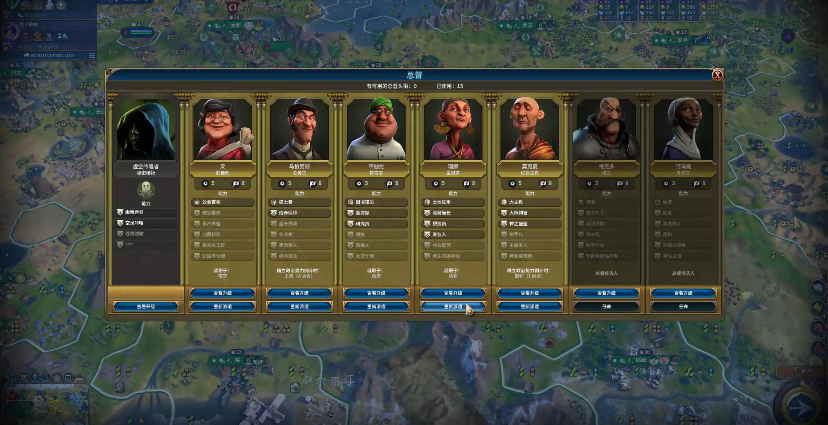The width and height of the screenshot is (828, 425).
Task: Reassign governor Liang
Action: [x=222, y=306]
